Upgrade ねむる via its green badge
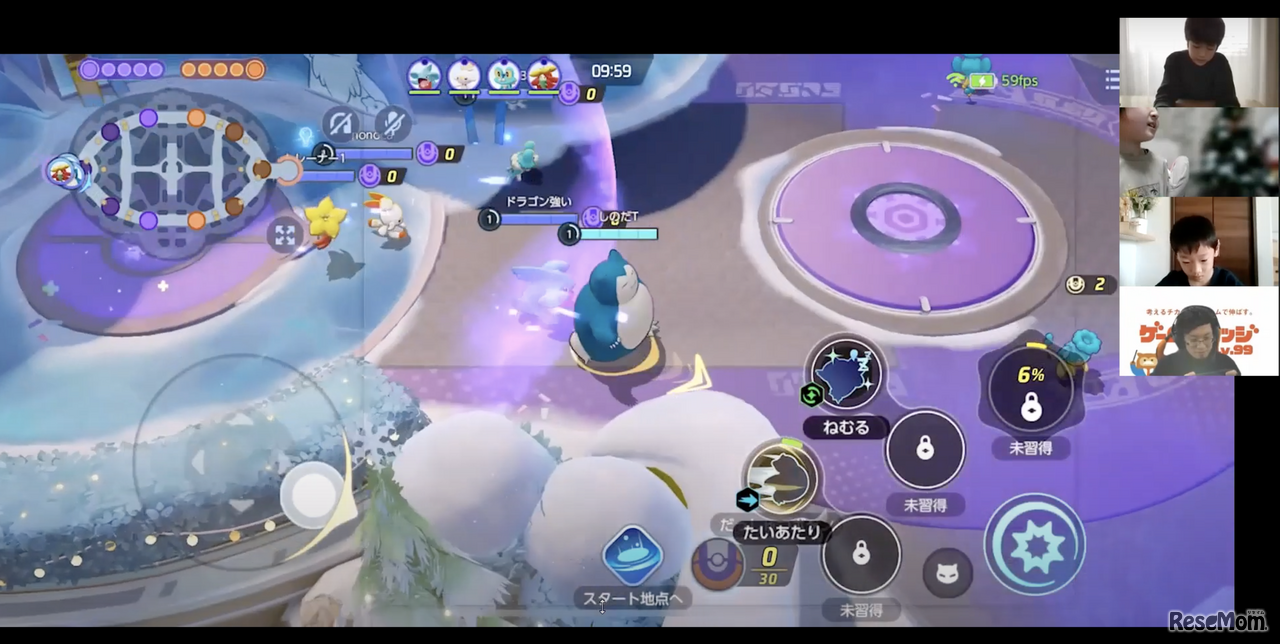This screenshot has width=1280, height=644. click(810, 396)
